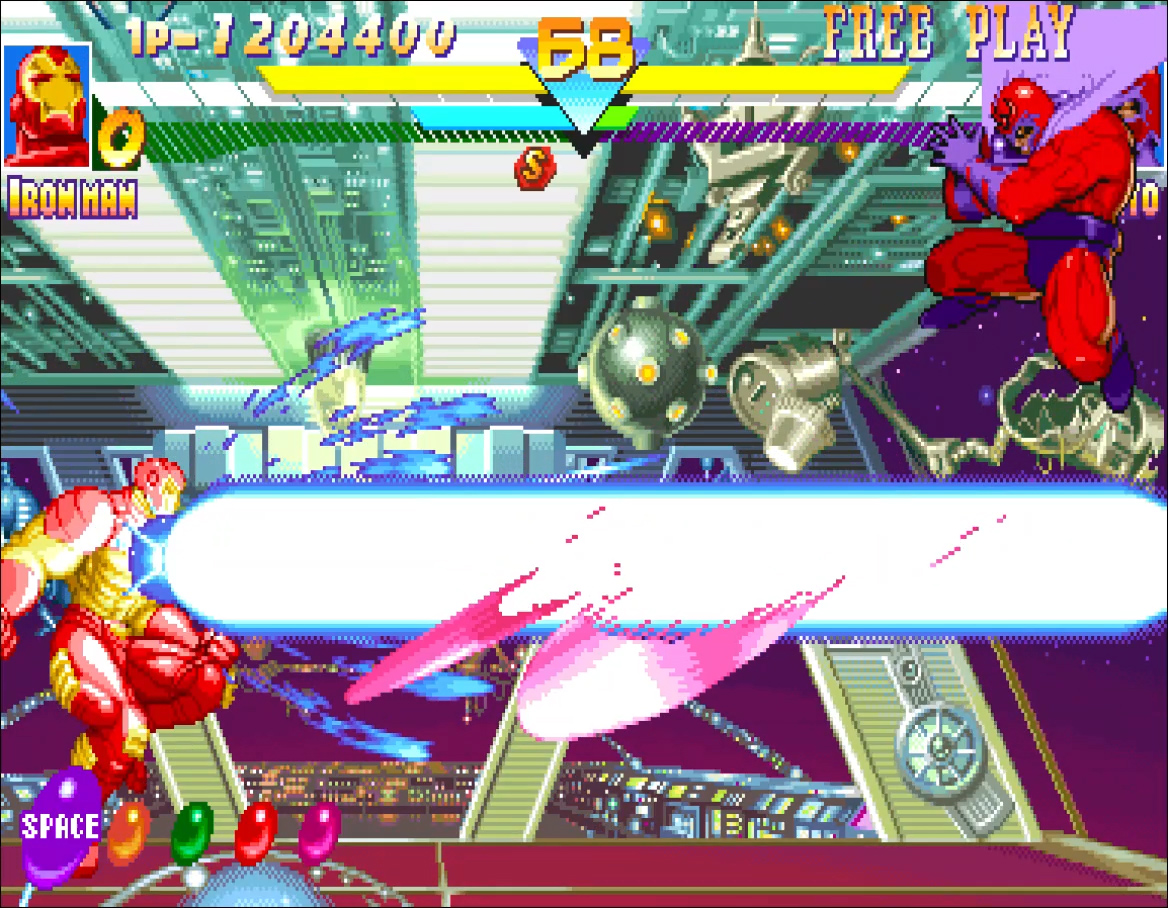Click the Iron Man portrait

tap(47, 105)
